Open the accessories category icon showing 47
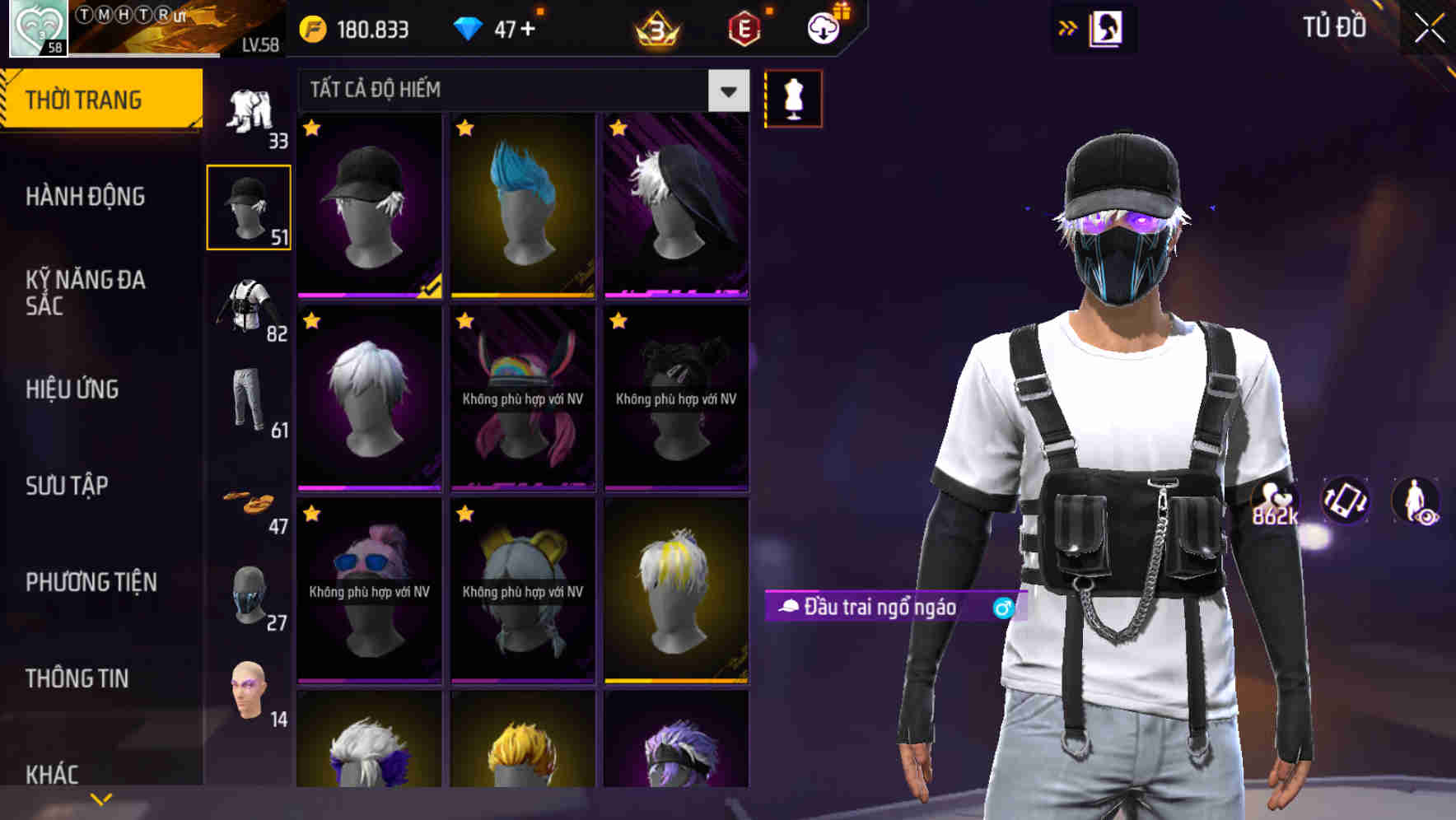 pos(250,501)
